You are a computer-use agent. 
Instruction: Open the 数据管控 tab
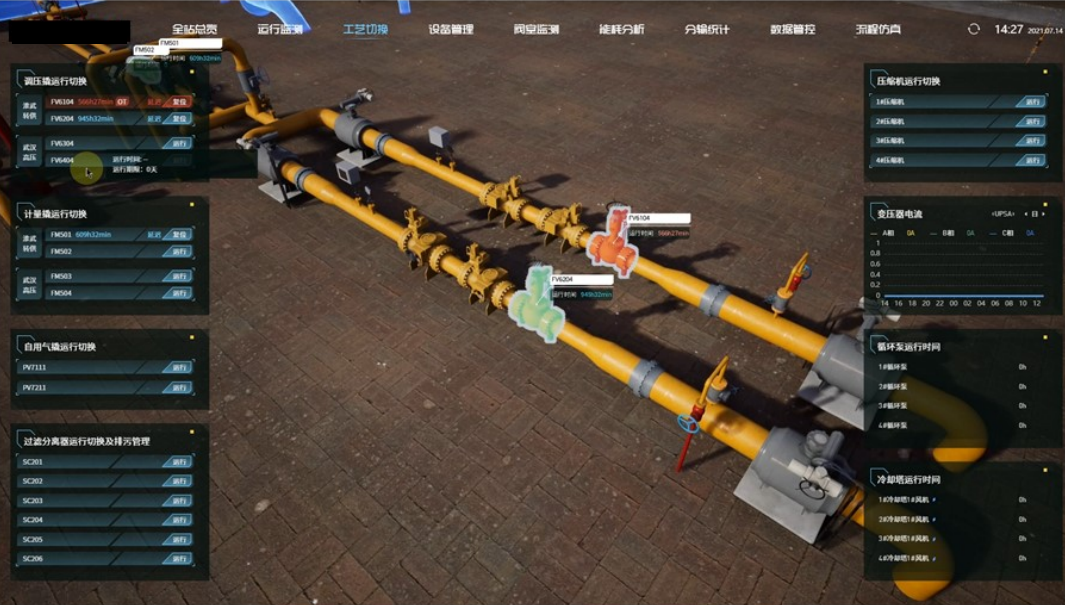pyautogui.click(x=793, y=29)
